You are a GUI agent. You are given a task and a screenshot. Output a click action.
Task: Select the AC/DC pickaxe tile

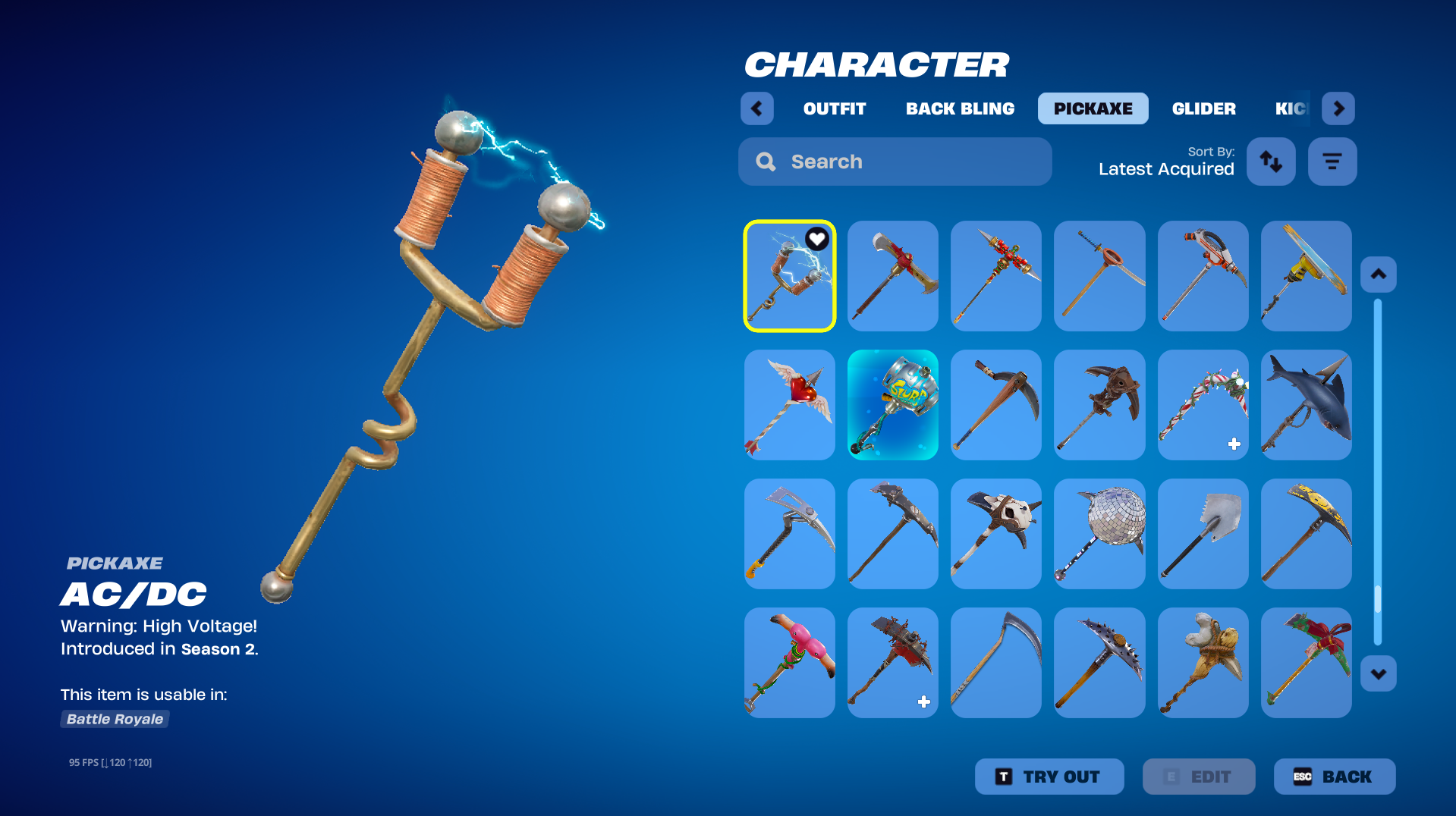click(789, 276)
